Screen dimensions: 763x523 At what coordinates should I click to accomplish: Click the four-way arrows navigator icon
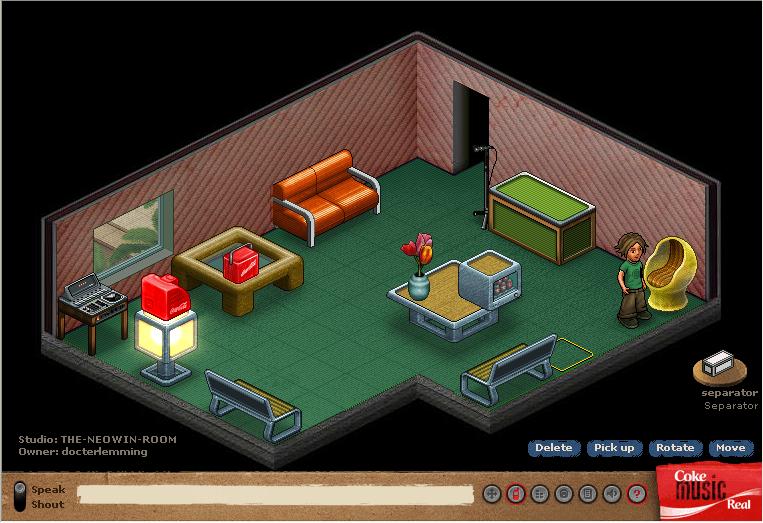click(491, 493)
